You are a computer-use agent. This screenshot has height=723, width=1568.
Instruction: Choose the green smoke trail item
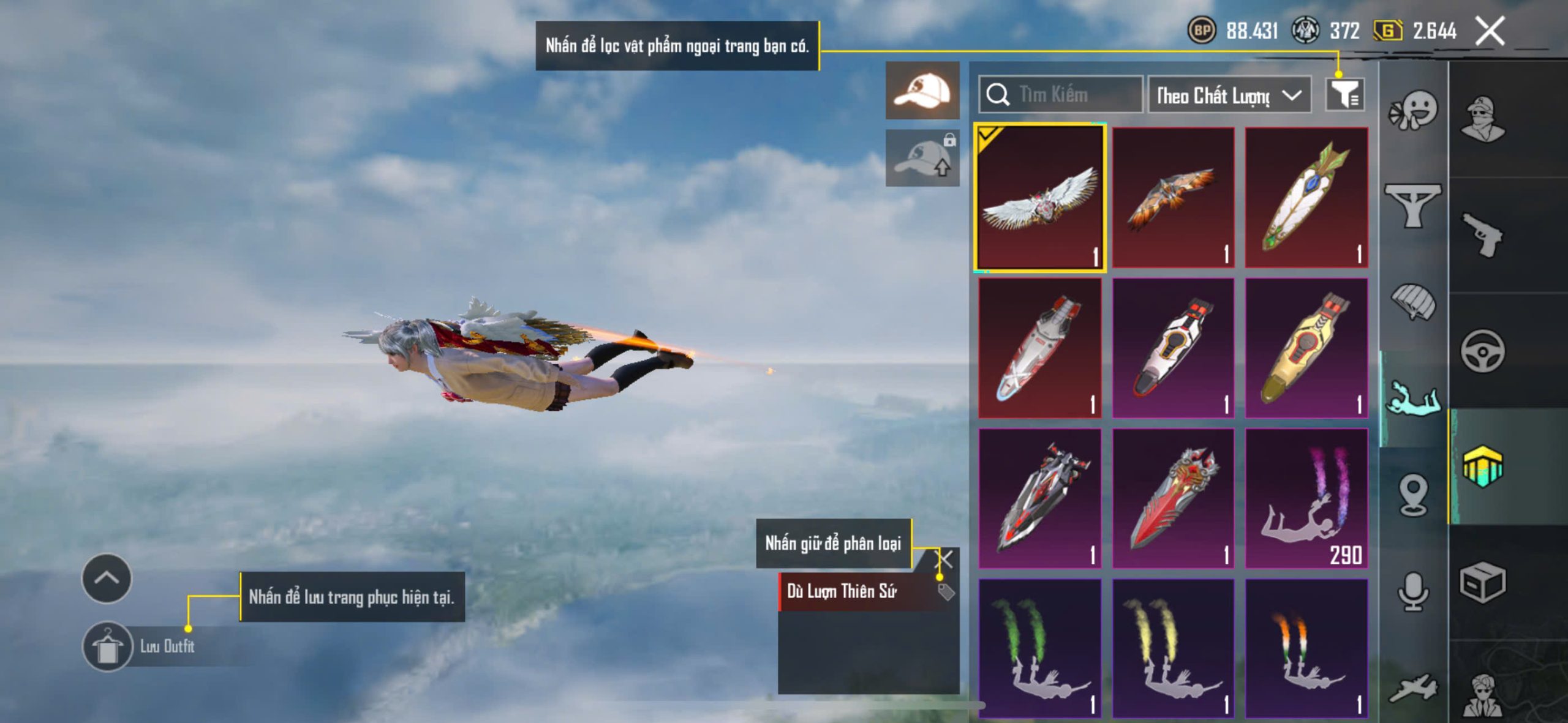[x=1040, y=648]
